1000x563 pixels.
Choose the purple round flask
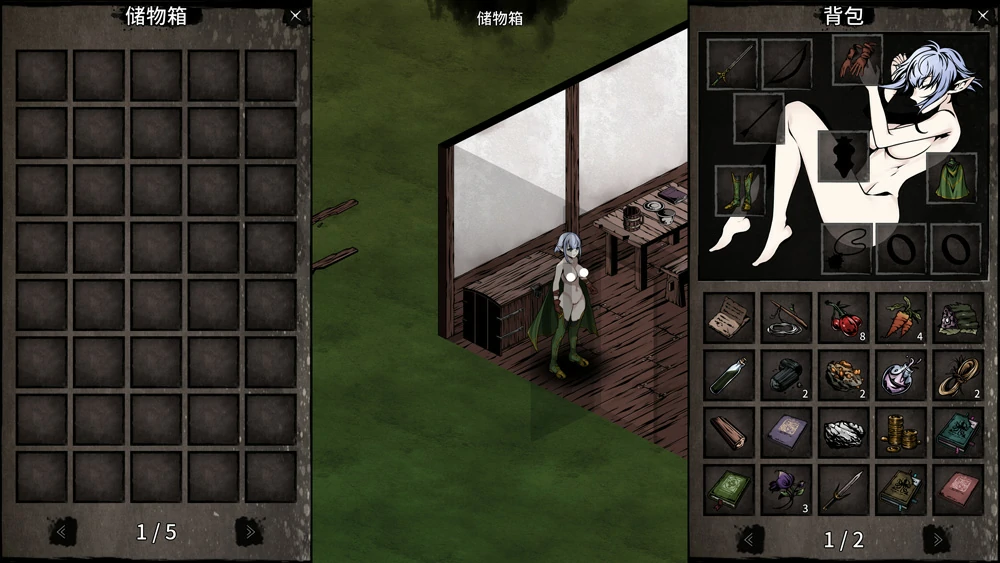point(900,375)
